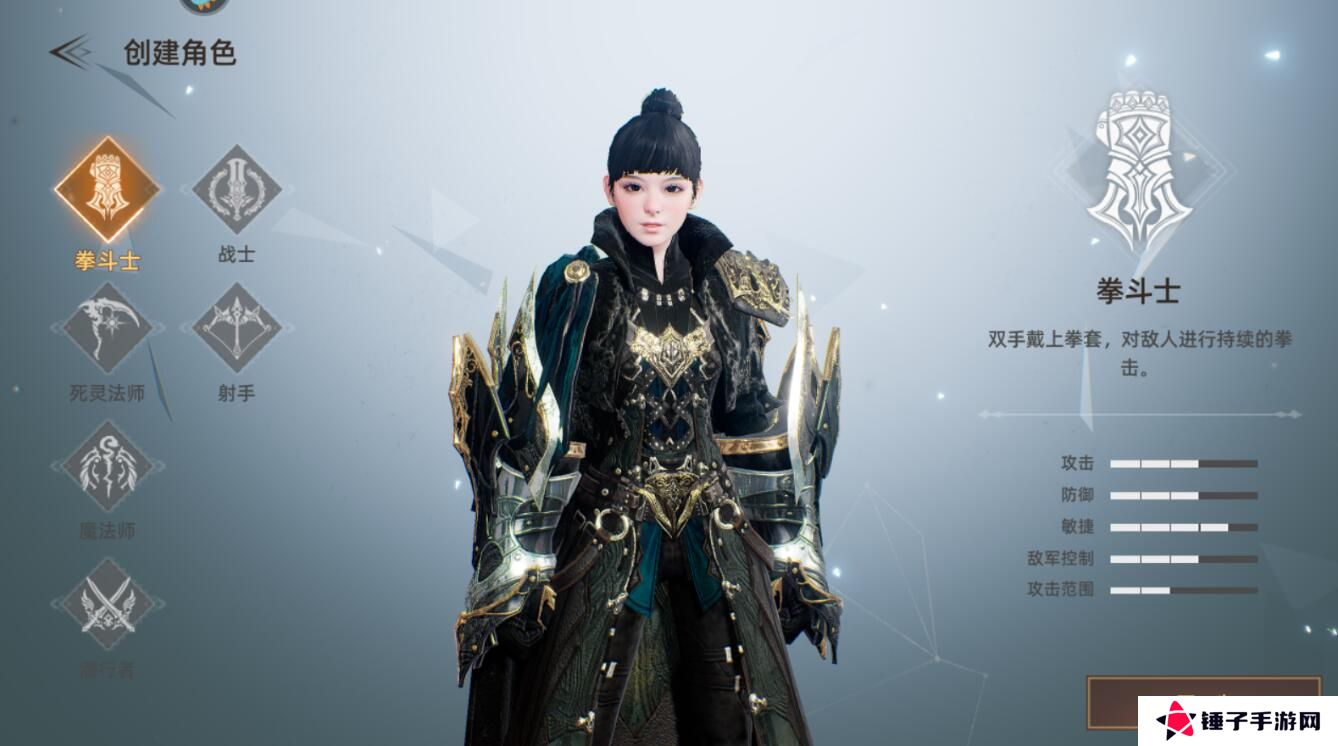Viewport: 1338px width, 746px height.
Task: Go back using the arrow beside 创建角色
Action: tap(71, 52)
